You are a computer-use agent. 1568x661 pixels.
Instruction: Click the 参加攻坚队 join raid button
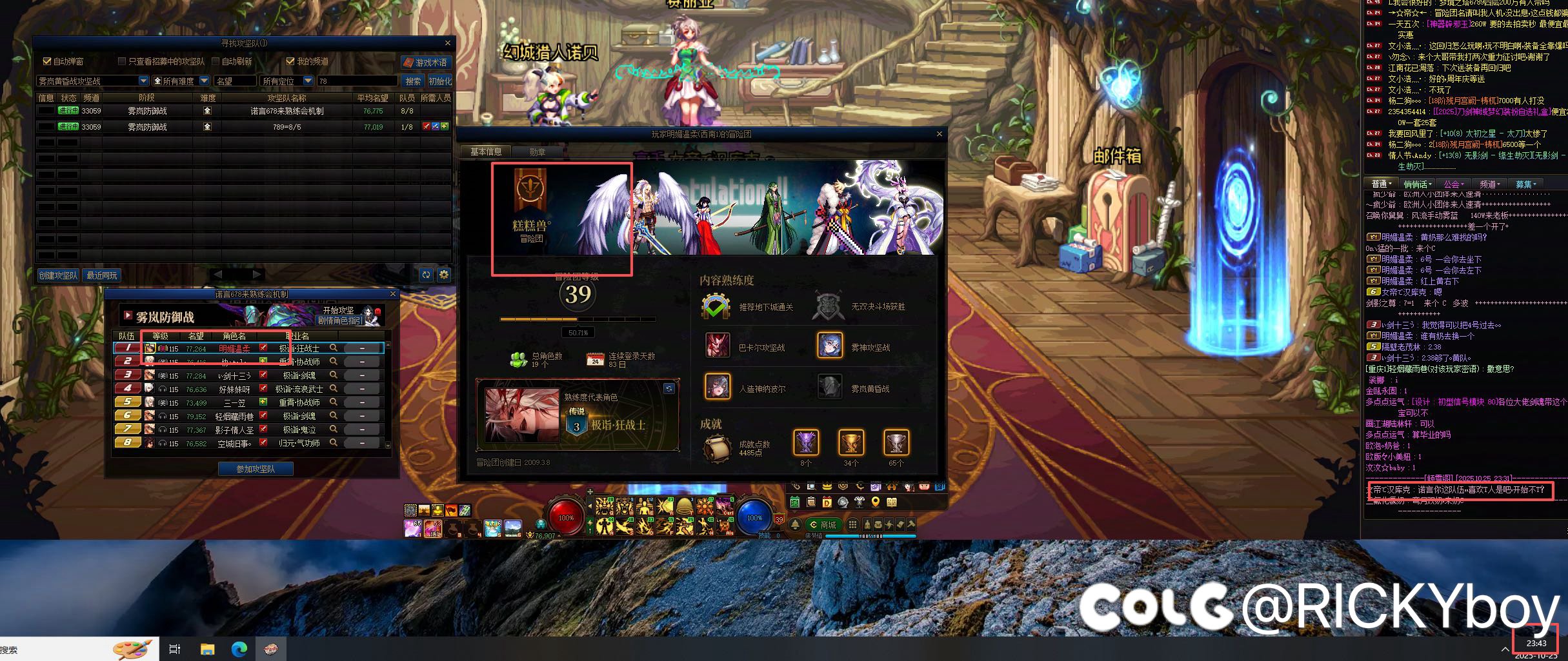(x=256, y=469)
